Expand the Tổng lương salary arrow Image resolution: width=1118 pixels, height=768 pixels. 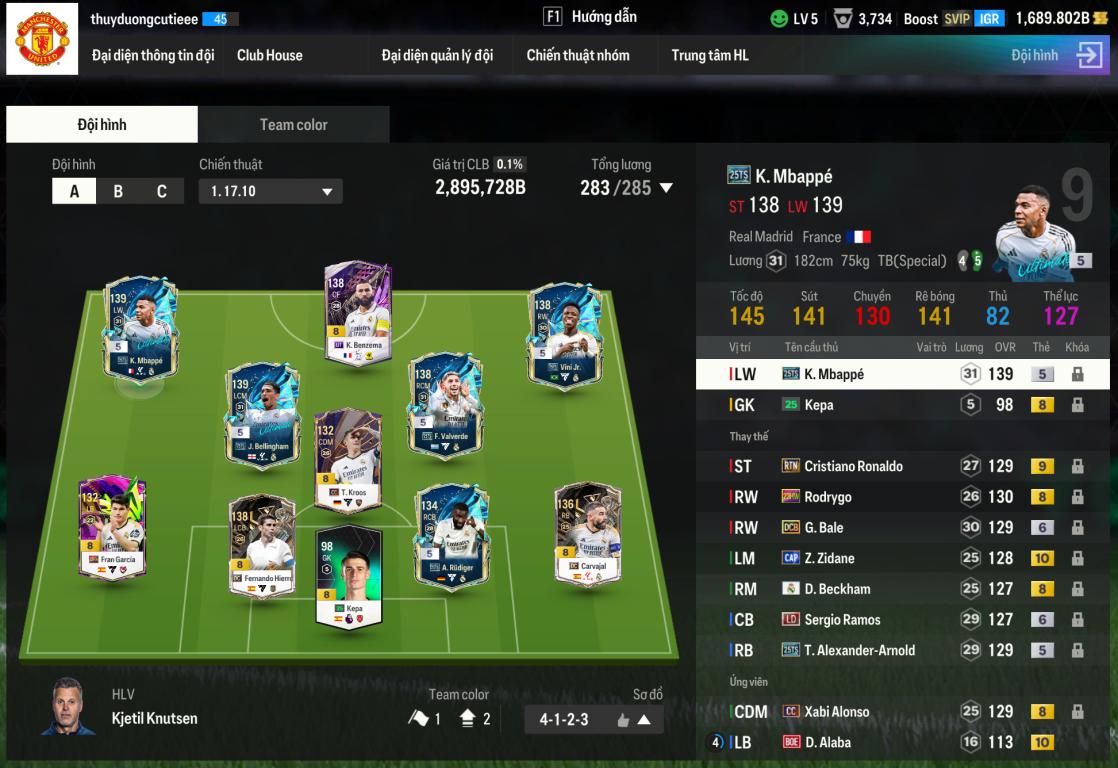[x=666, y=188]
